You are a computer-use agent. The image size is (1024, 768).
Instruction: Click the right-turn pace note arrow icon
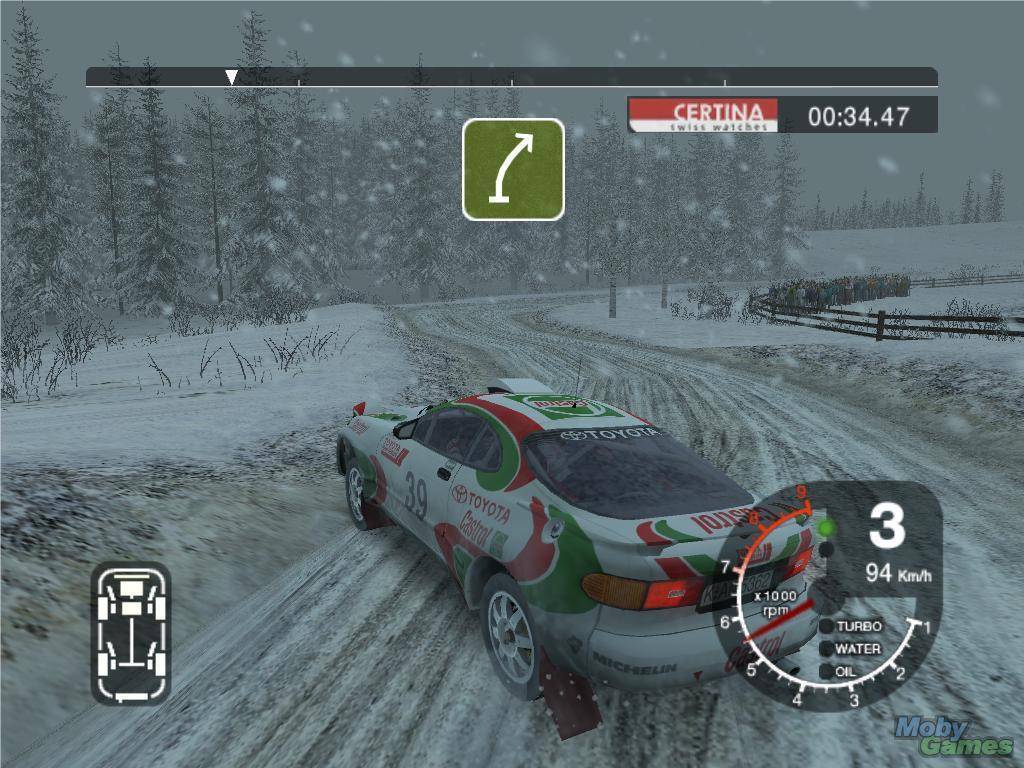tap(513, 169)
